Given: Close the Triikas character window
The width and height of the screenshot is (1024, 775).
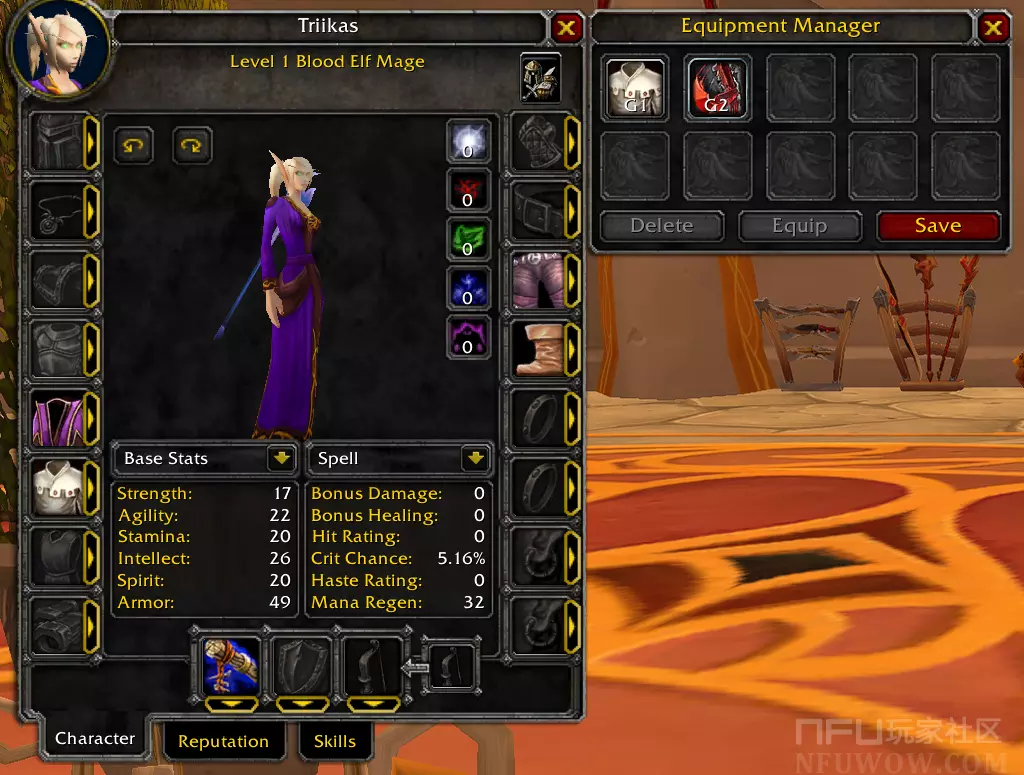Looking at the screenshot, I should pos(566,28).
